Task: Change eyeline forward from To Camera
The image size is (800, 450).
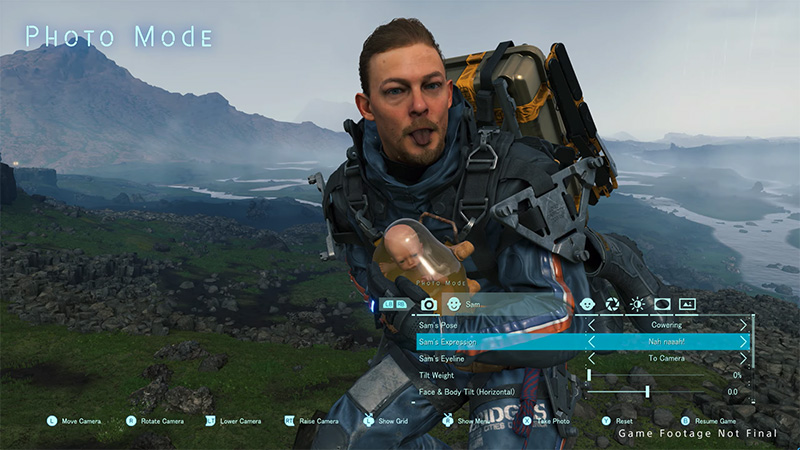Action: [x=743, y=358]
